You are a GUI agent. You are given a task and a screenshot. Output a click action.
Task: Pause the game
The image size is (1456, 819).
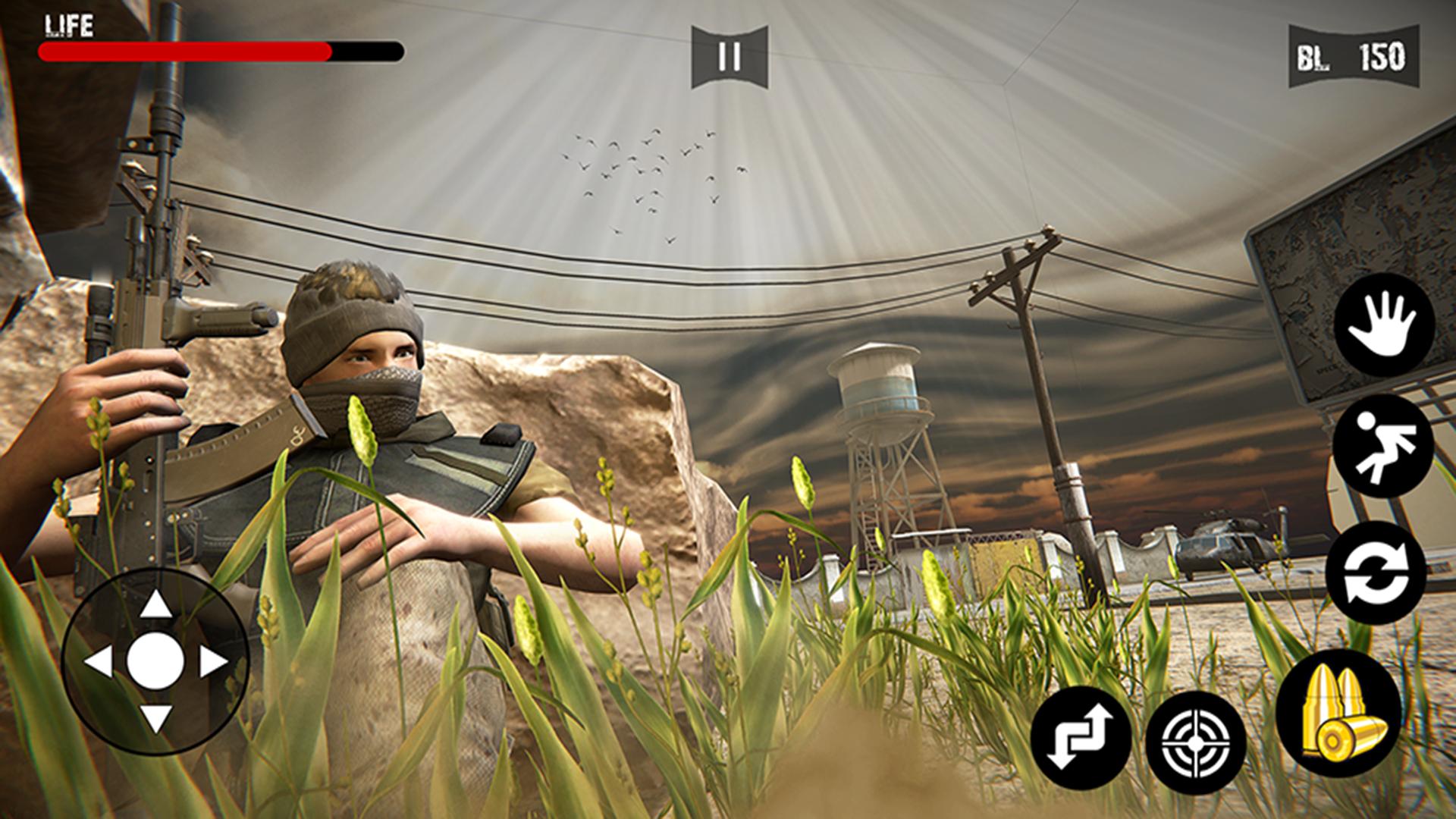[x=730, y=57]
